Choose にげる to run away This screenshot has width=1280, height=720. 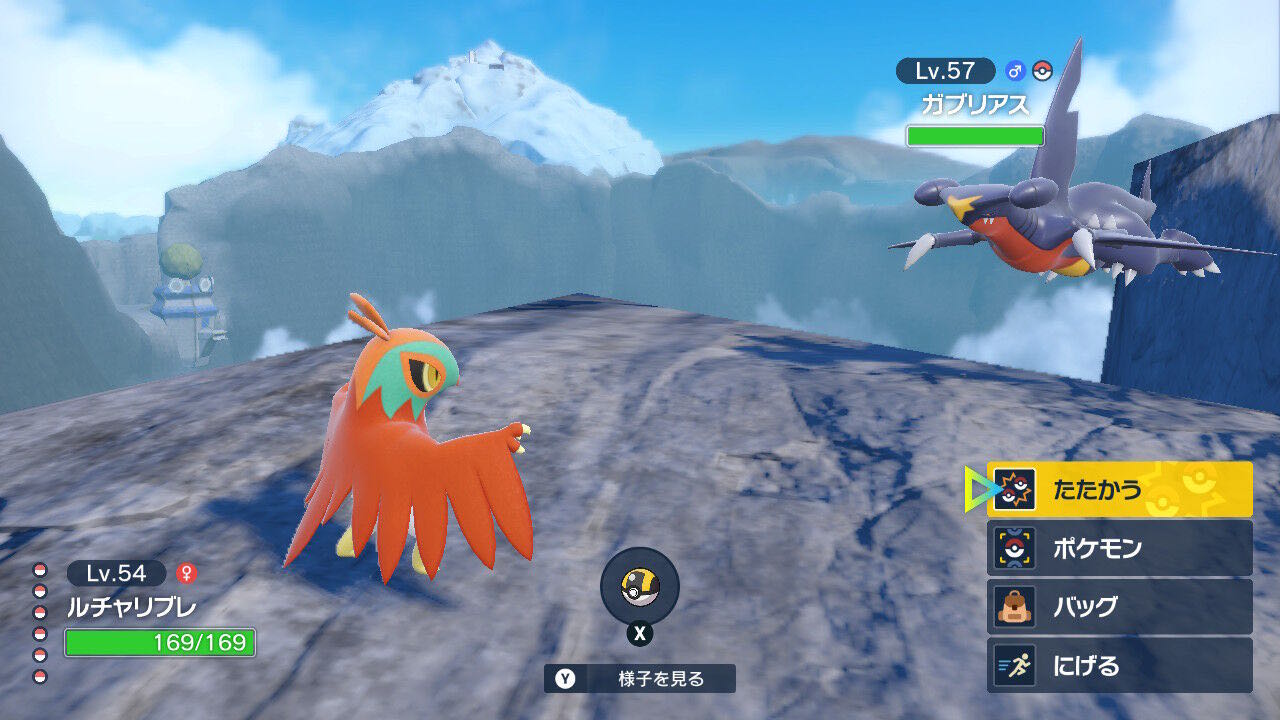1119,666
